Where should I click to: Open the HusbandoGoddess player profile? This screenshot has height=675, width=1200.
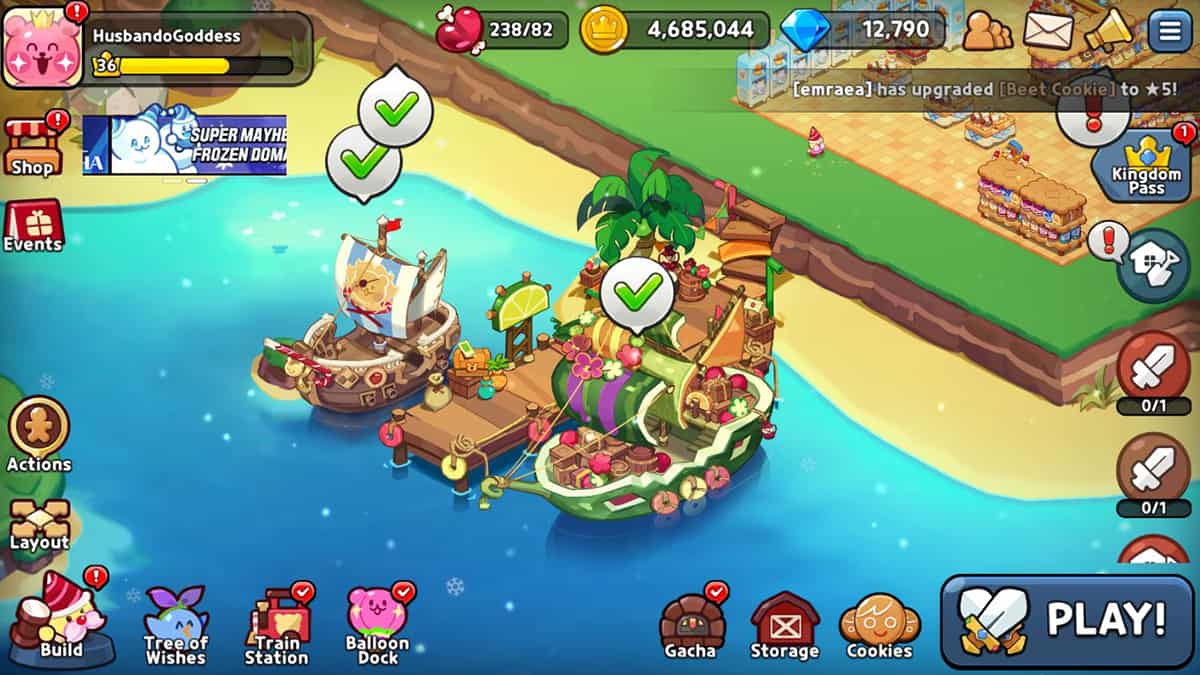(42, 44)
